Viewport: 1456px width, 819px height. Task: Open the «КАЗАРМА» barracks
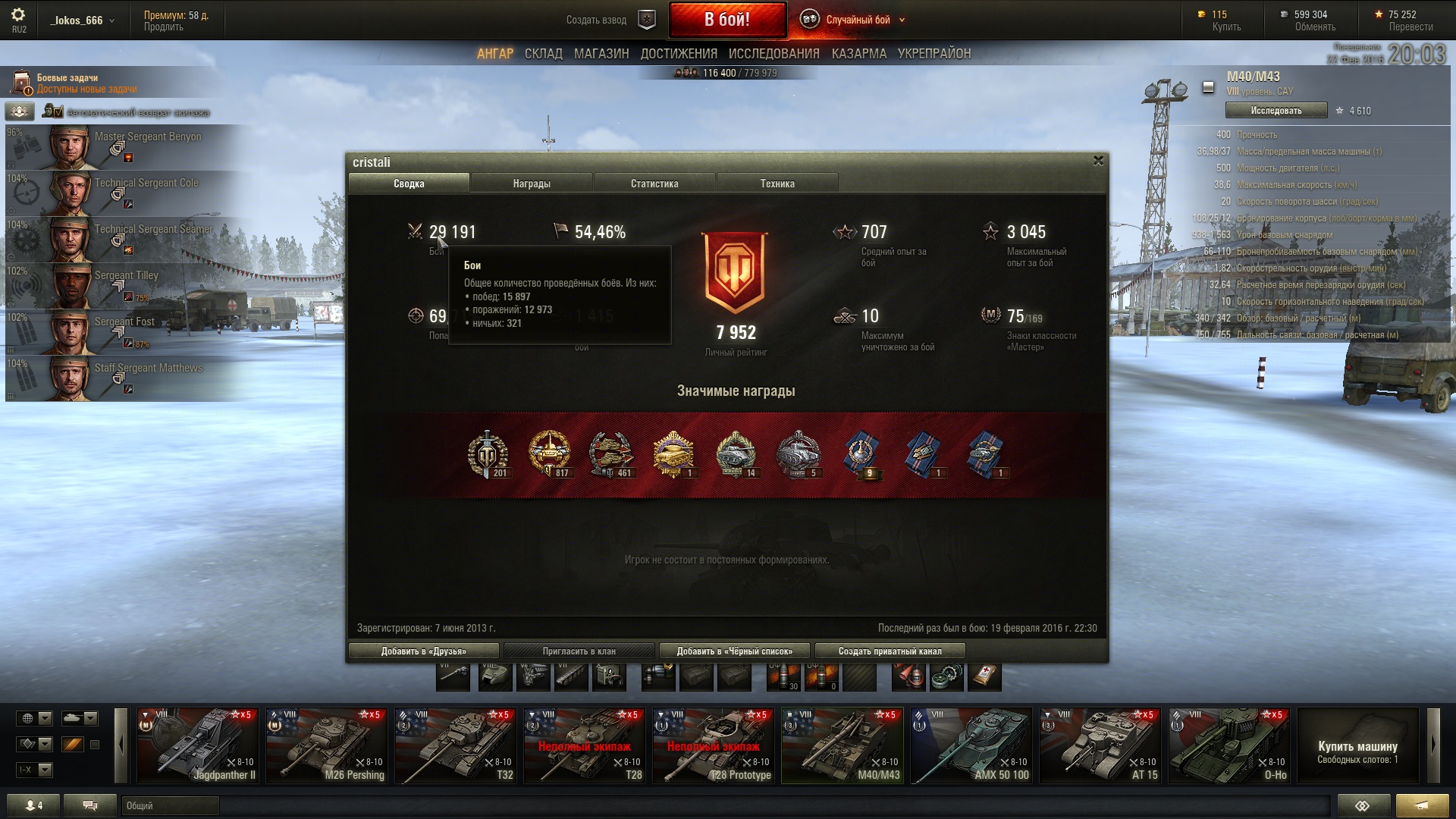point(858,54)
